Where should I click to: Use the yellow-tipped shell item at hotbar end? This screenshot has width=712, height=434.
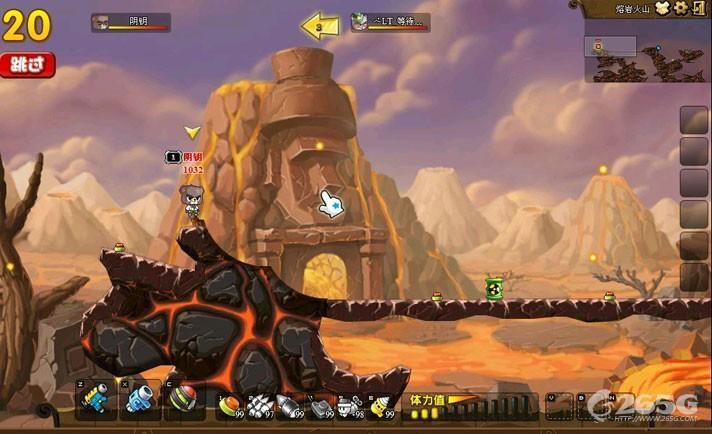pyautogui.click(x=381, y=406)
